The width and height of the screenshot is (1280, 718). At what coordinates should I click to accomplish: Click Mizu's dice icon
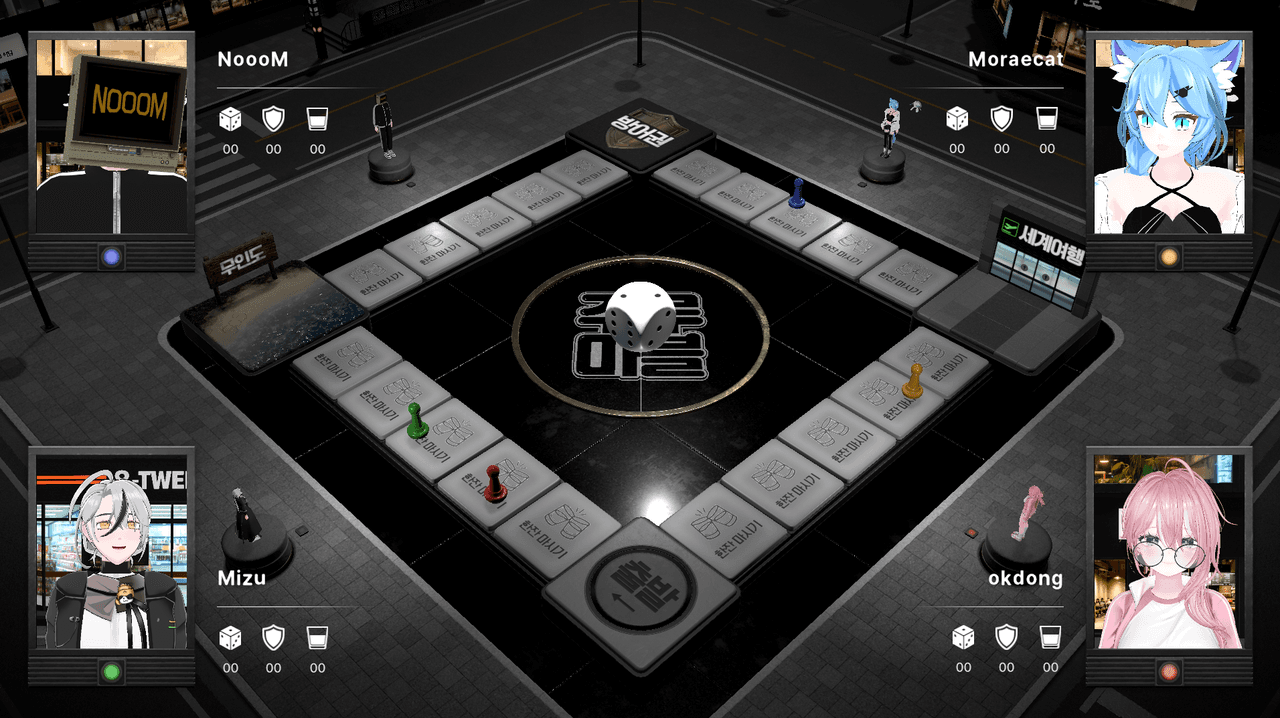(231, 638)
